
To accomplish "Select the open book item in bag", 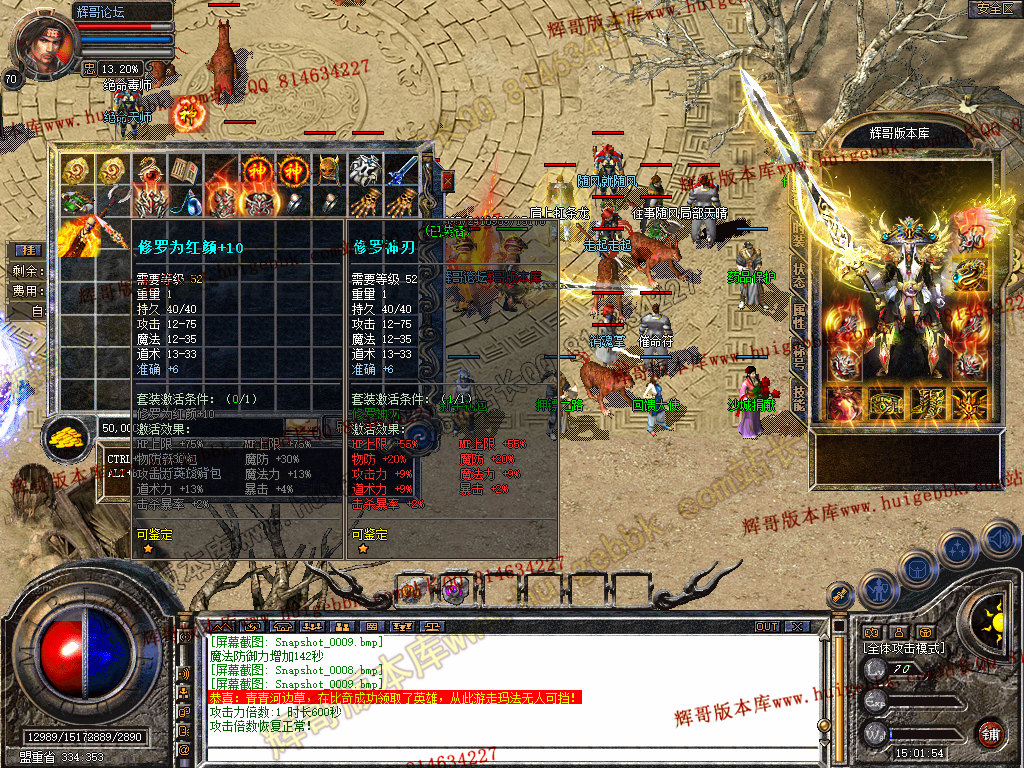I will [184, 170].
